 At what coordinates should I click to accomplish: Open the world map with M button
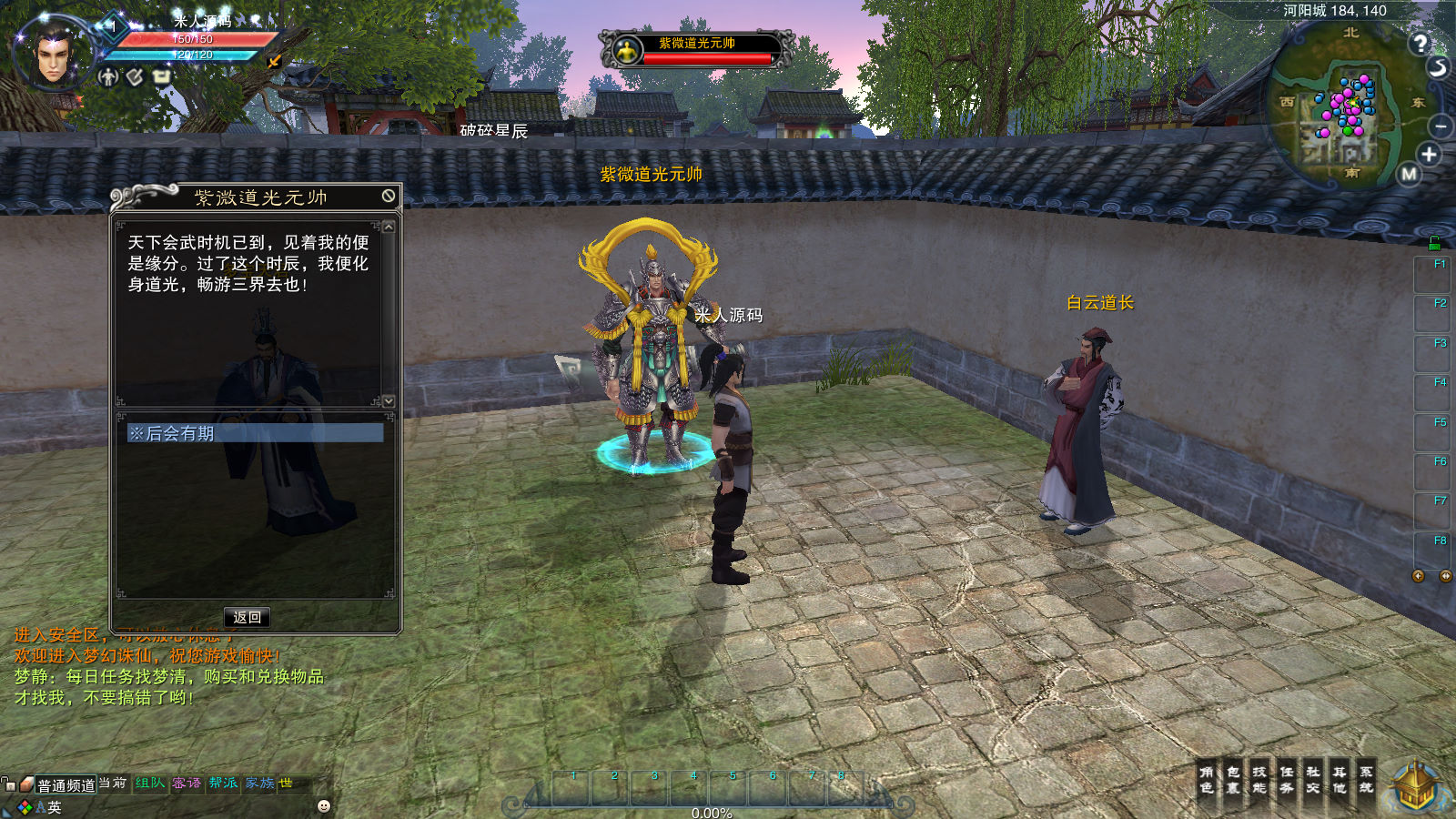[1410, 174]
